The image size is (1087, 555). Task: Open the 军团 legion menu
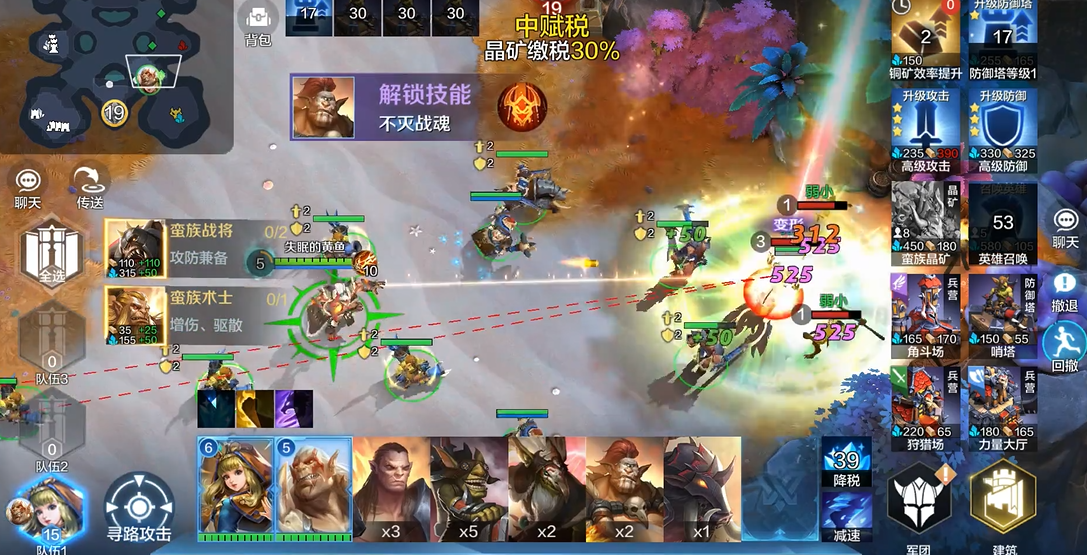pyautogui.click(x=920, y=506)
